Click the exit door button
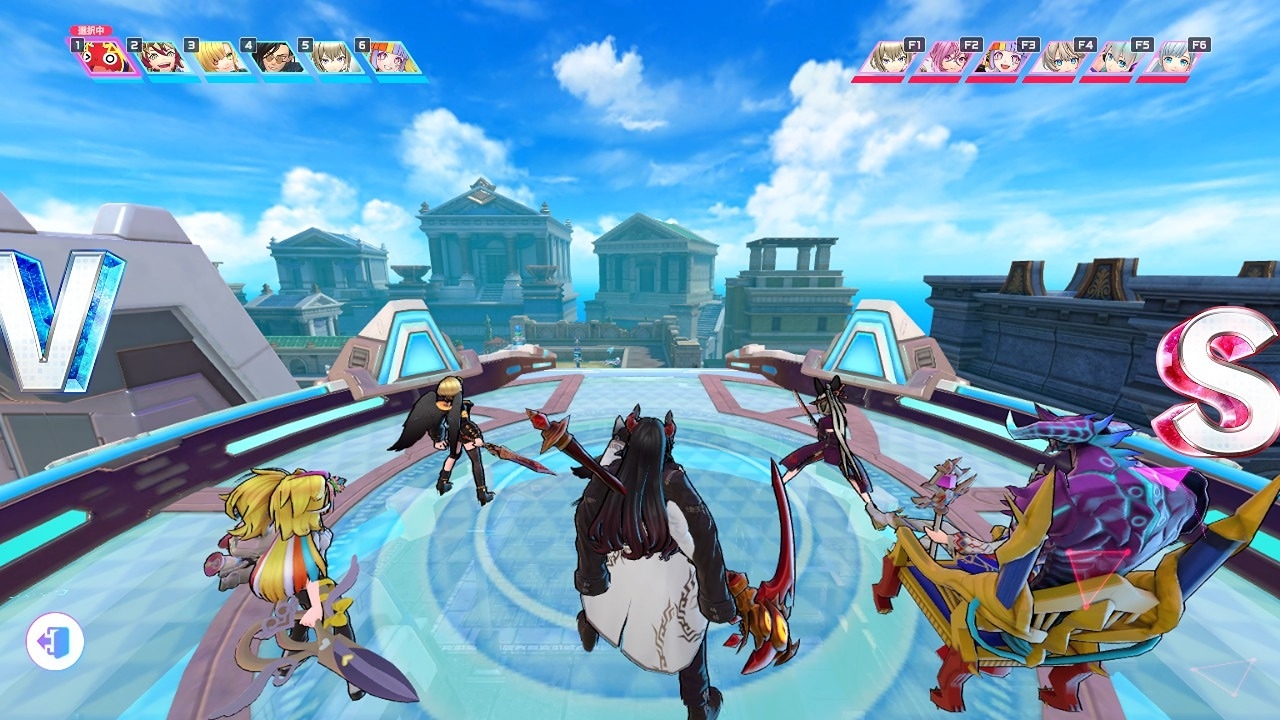1280x720 pixels. click(x=54, y=641)
